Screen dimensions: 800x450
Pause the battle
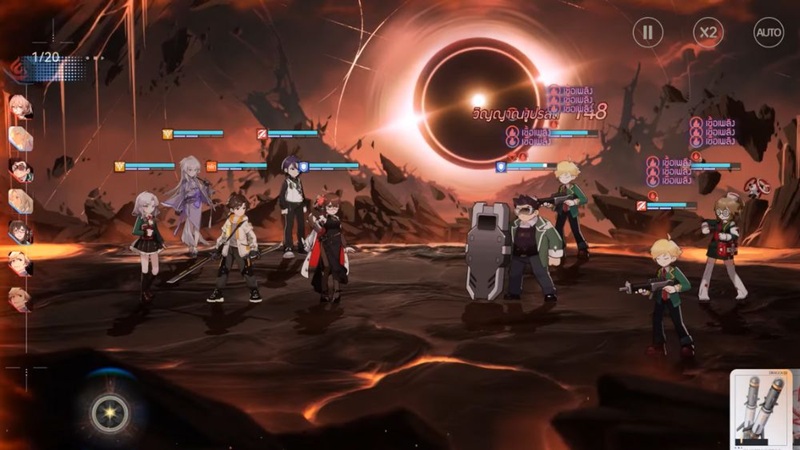click(x=648, y=32)
